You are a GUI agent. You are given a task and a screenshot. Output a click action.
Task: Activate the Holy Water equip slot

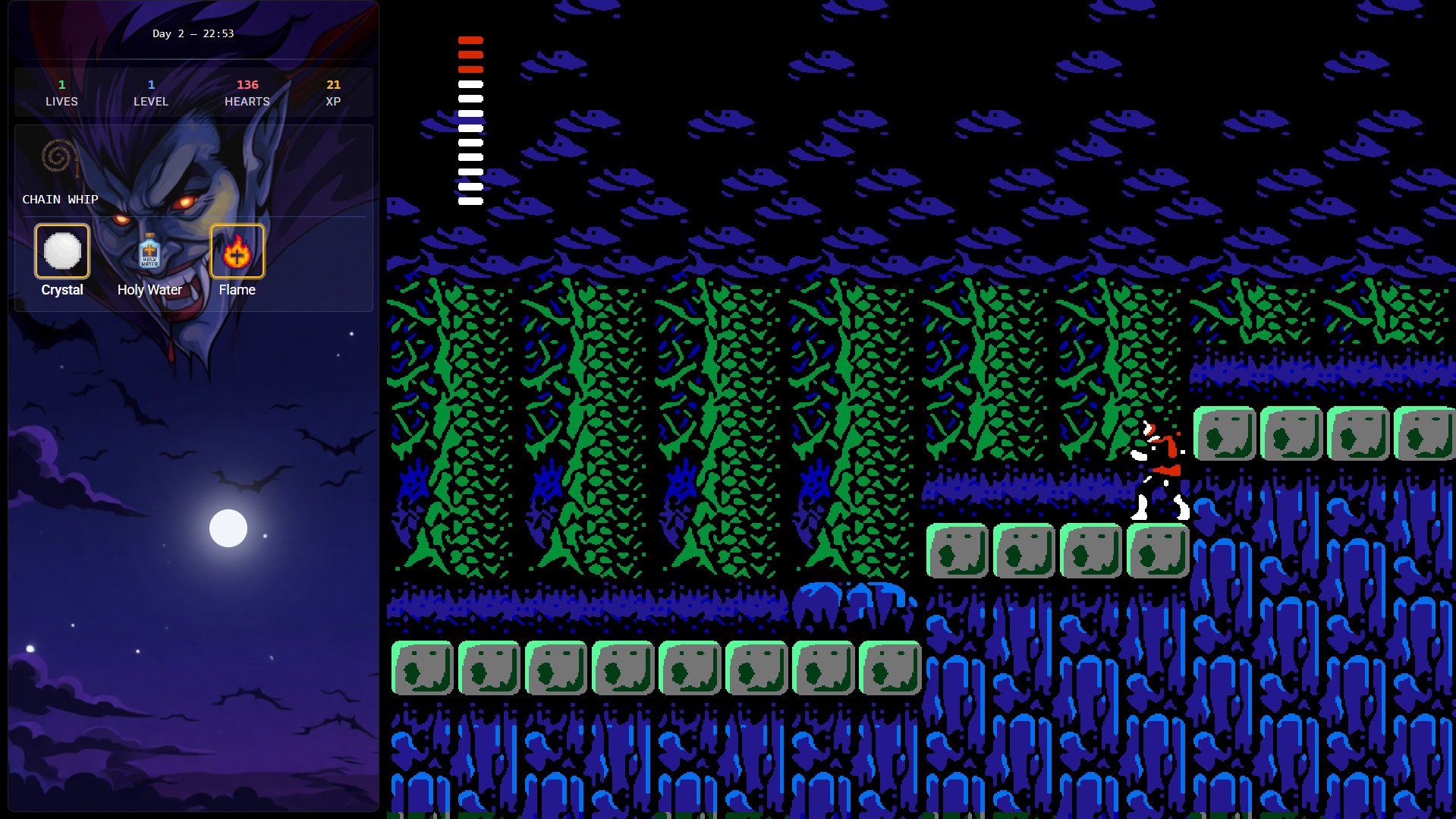coord(149,250)
